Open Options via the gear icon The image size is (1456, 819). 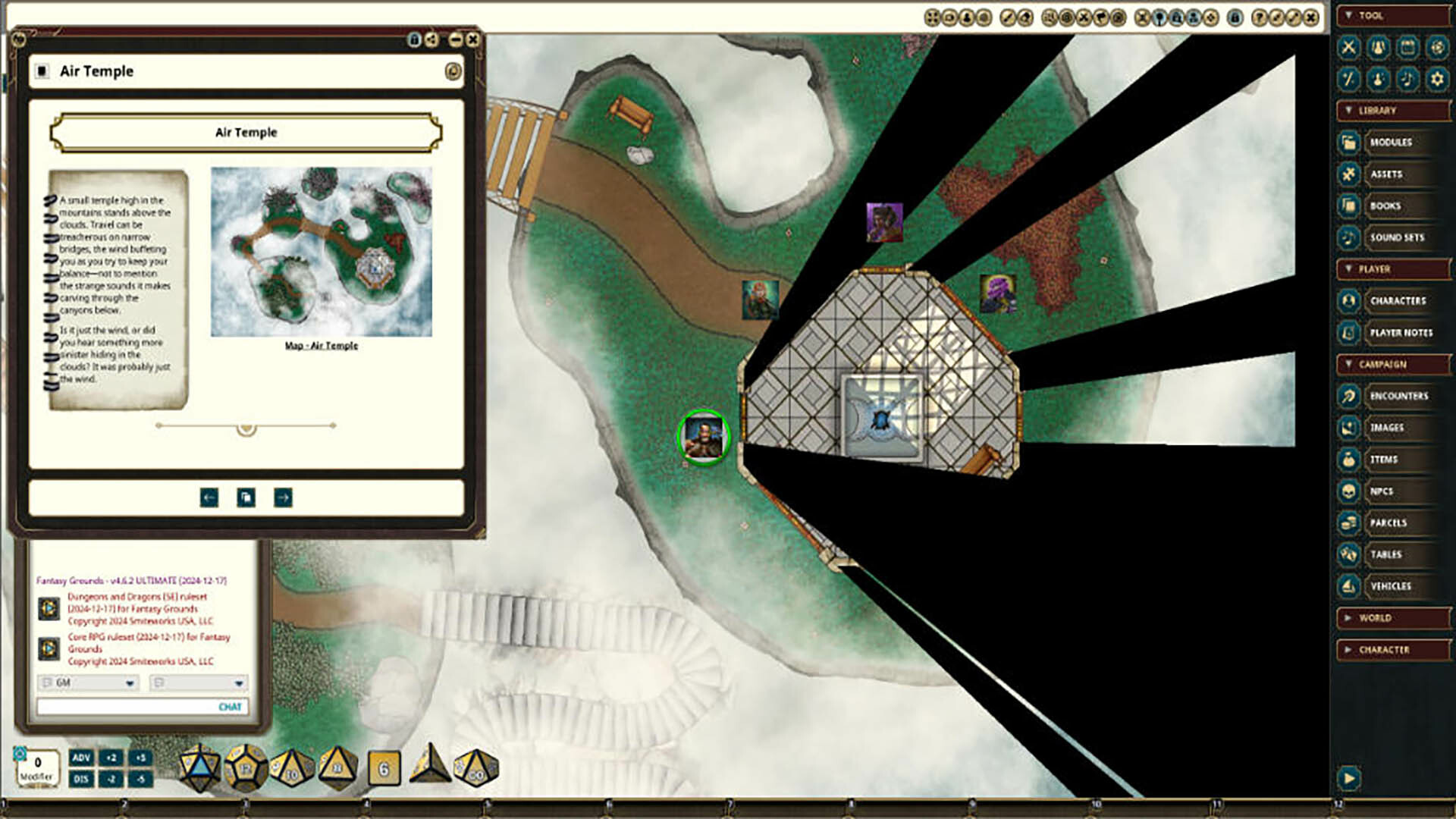pos(1436,79)
